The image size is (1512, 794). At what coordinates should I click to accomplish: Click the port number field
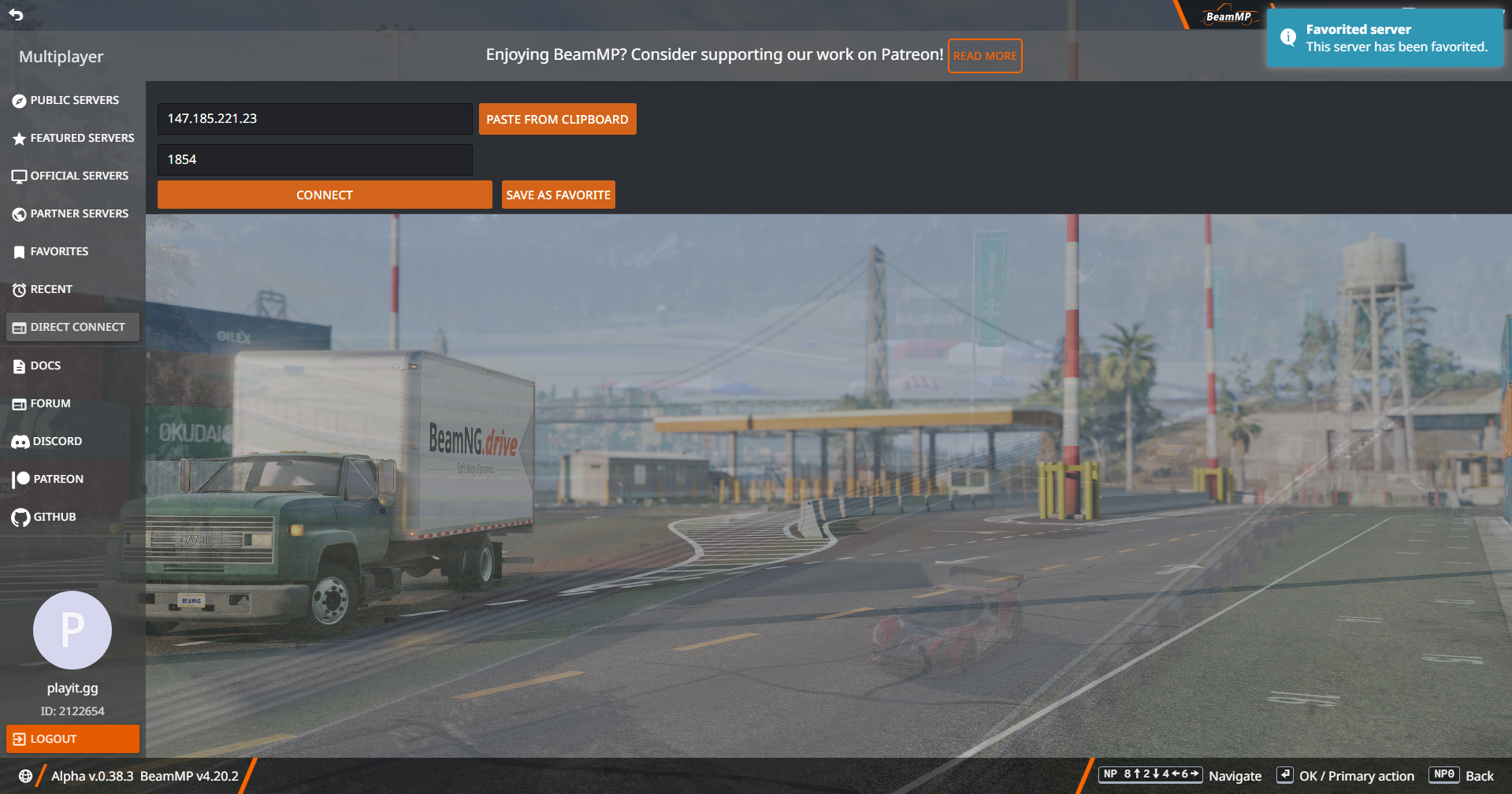click(x=314, y=160)
